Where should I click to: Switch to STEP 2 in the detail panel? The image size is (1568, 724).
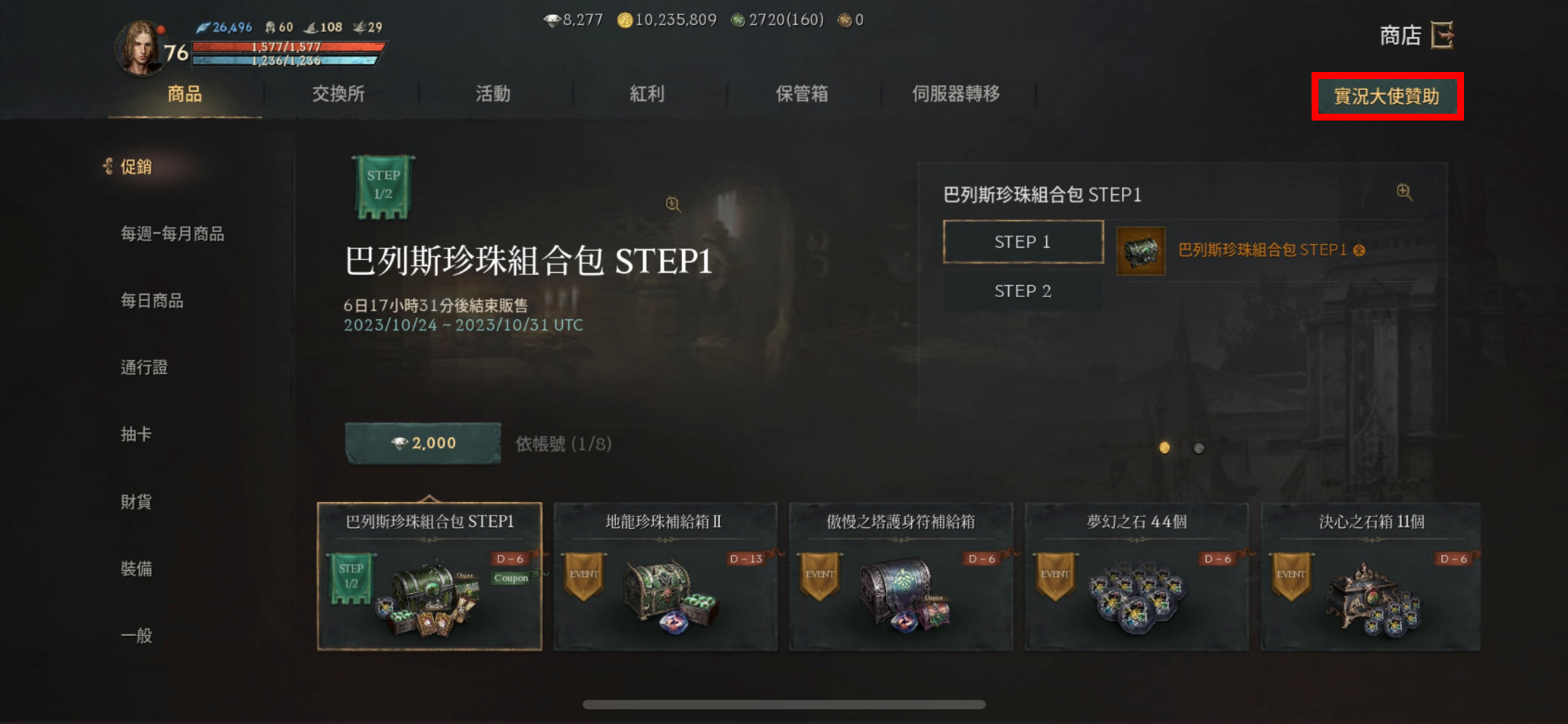point(1022,290)
